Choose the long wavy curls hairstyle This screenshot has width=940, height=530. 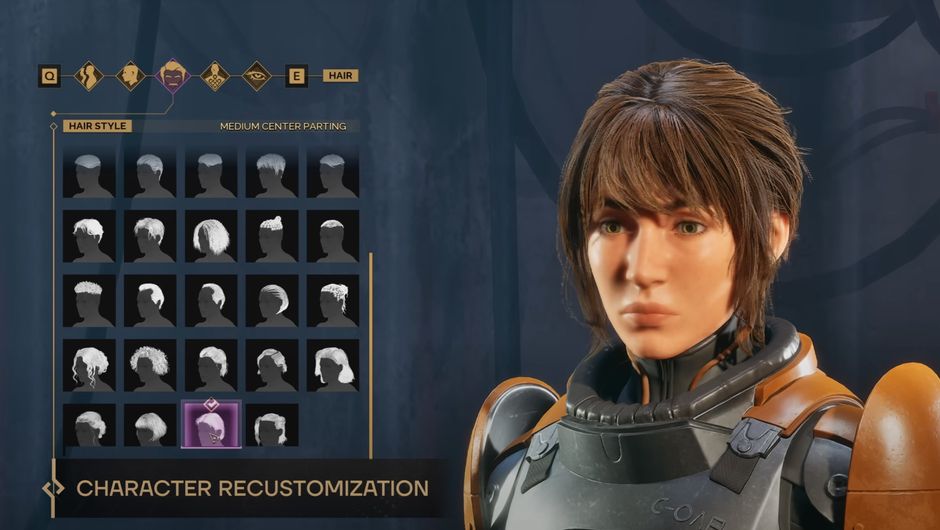(89, 365)
